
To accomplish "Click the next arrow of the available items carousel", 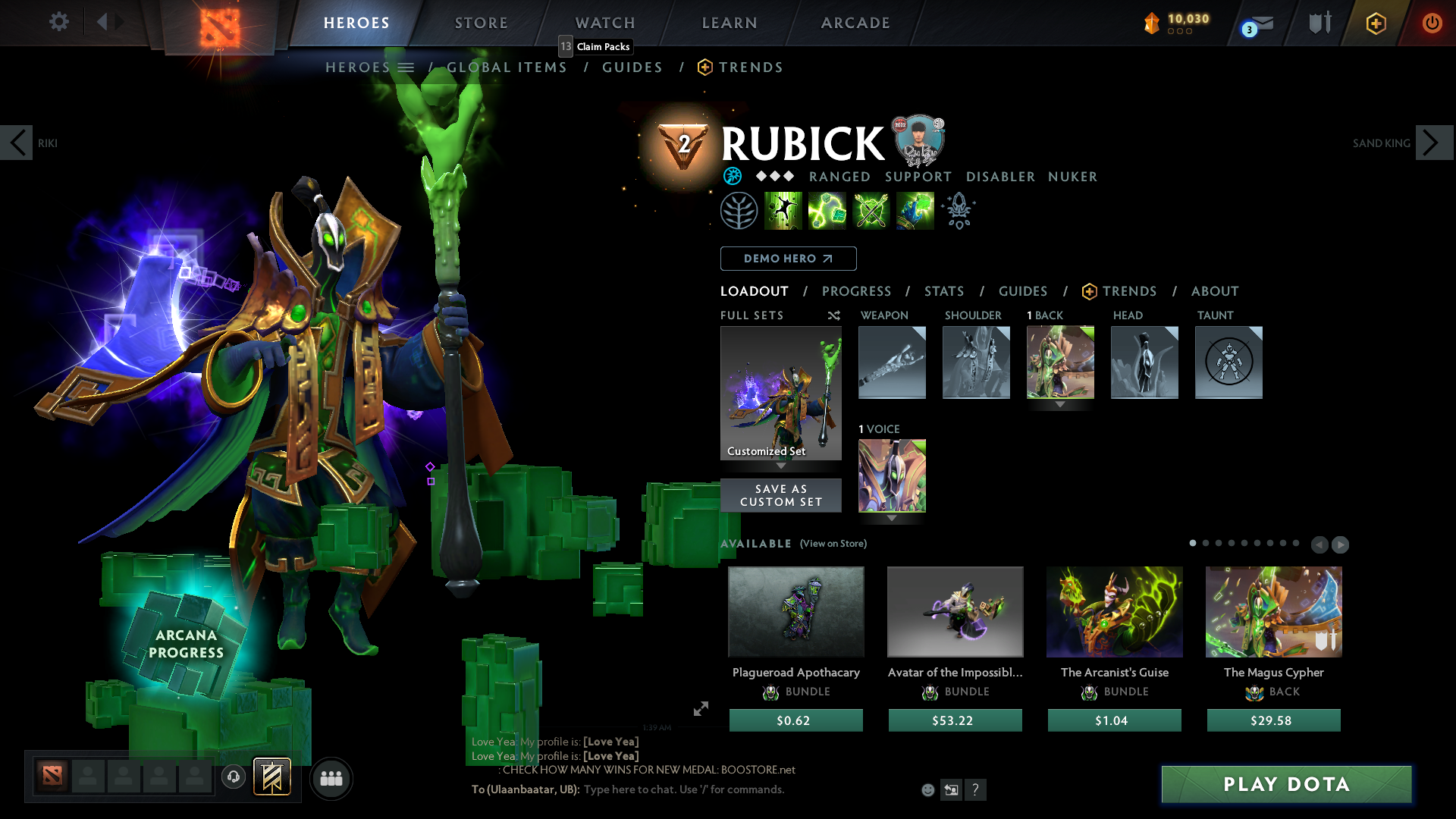I will [x=1339, y=544].
